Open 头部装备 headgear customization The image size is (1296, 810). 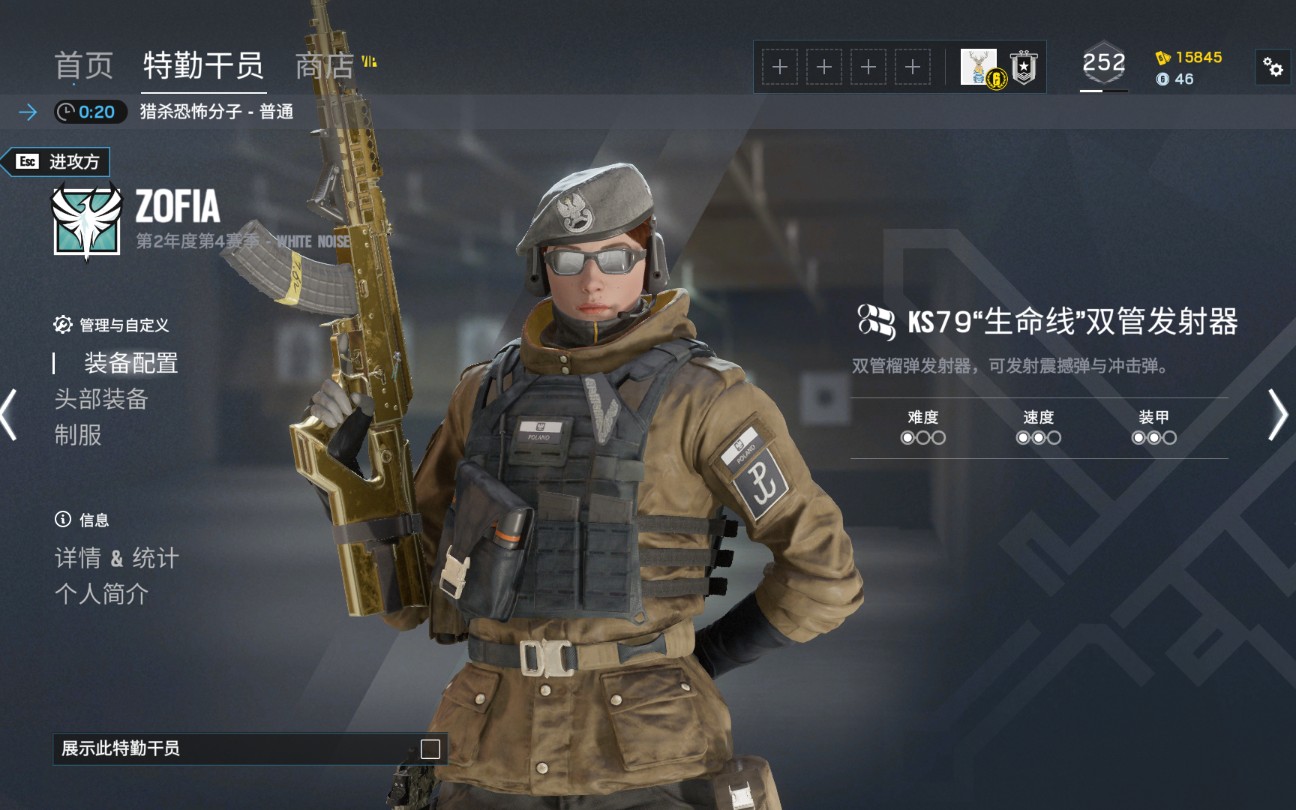pyautogui.click(x=101, y=399)
